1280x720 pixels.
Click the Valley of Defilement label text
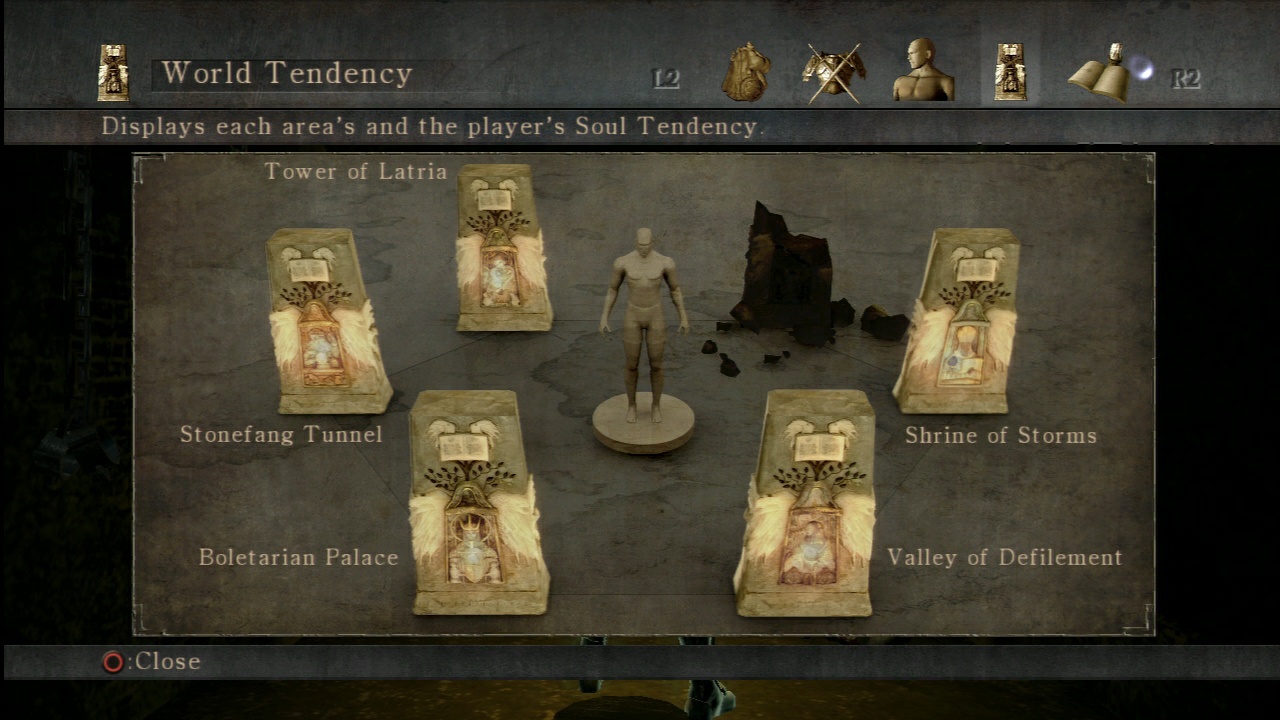1003,557
